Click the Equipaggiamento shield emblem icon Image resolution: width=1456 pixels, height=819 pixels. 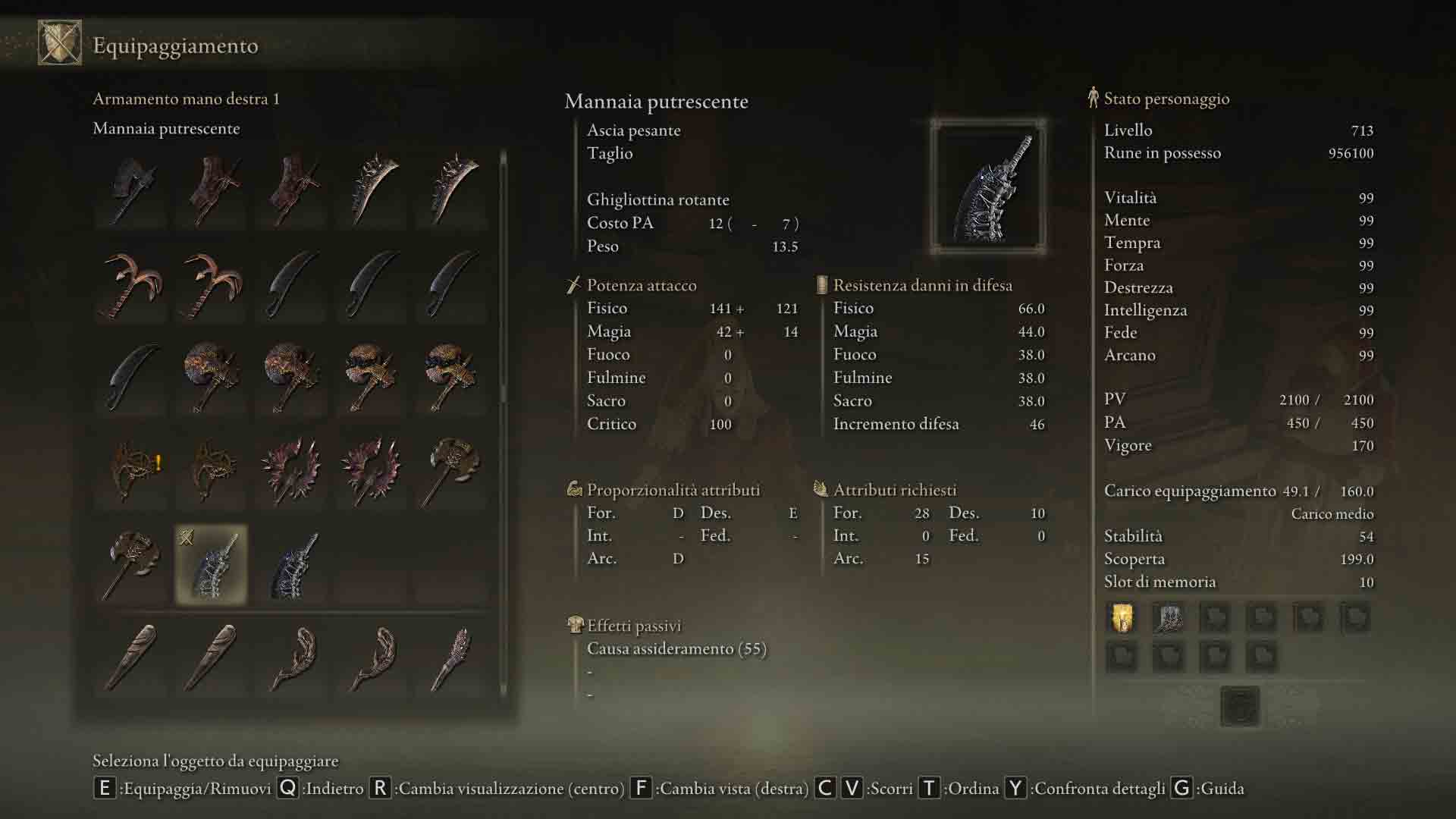click(60, 43)
